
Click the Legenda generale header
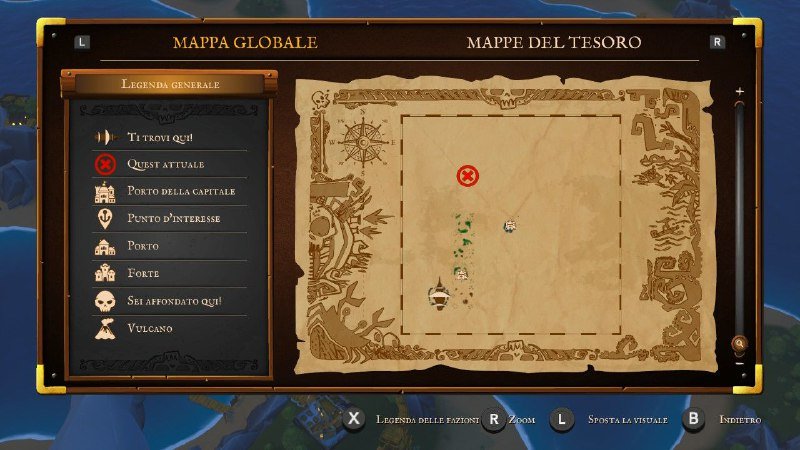169,84
